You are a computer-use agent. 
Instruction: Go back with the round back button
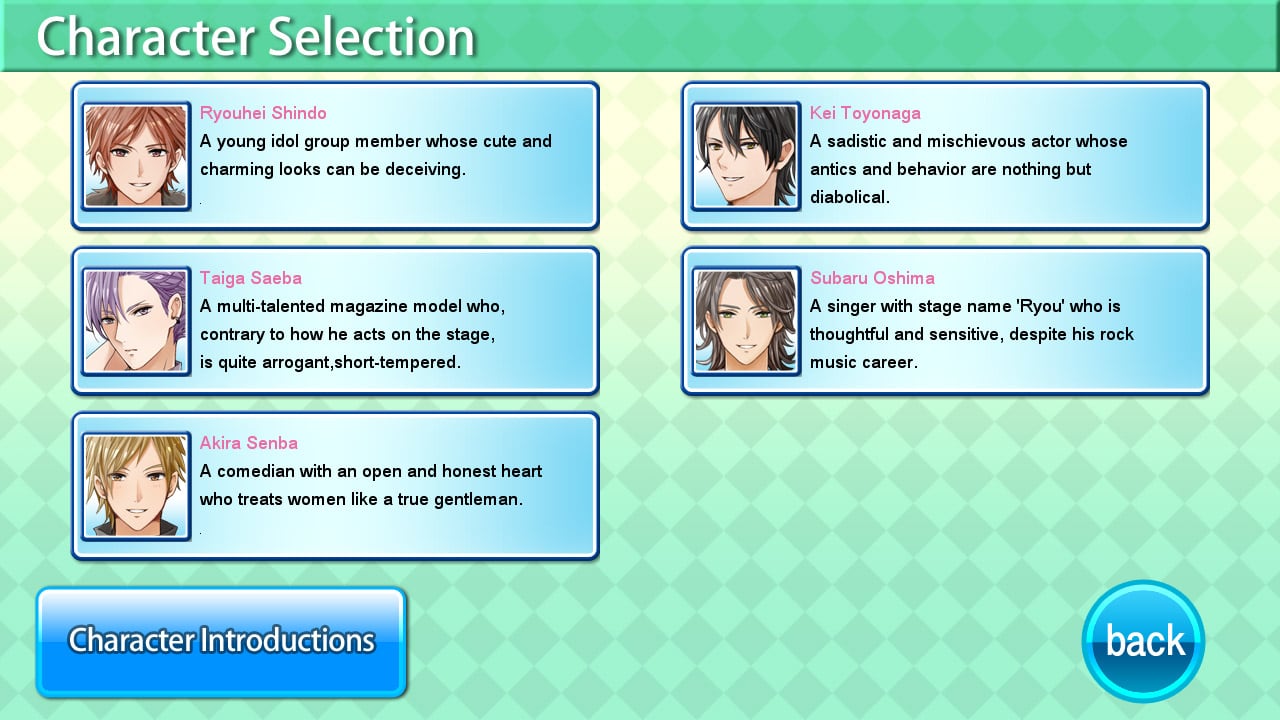1143,641
